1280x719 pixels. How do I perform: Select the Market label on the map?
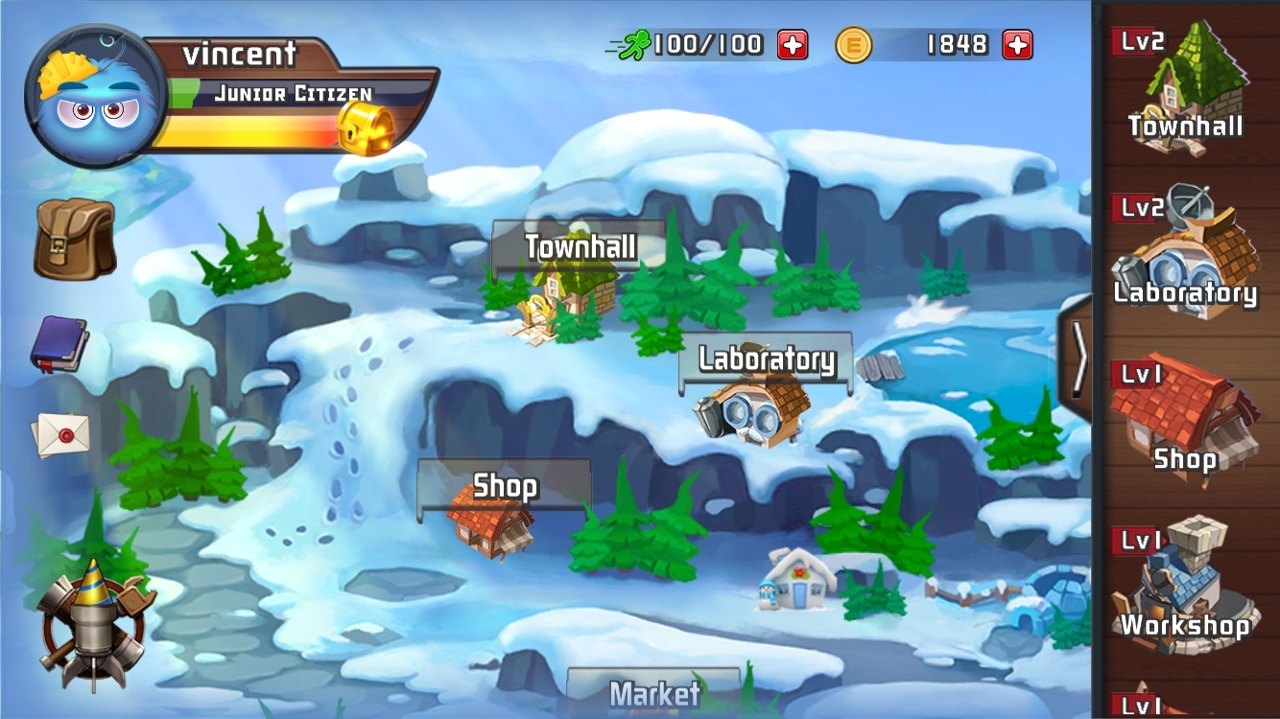(654, 692)
